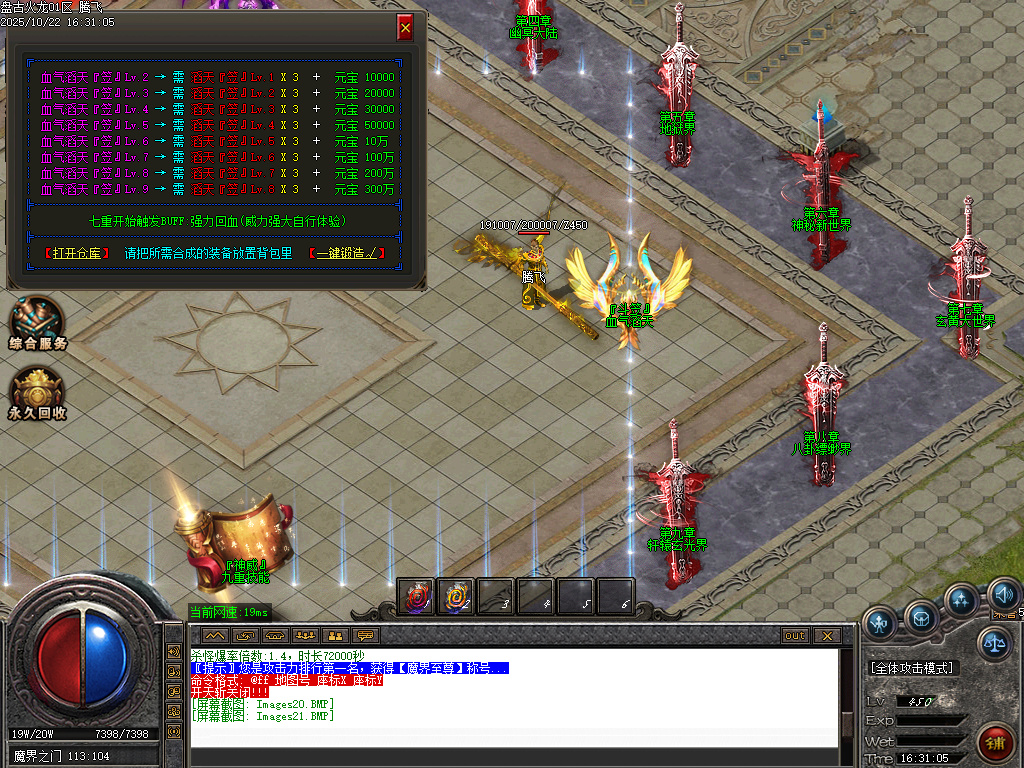Activate the 一键锻造 one-click forge link

coord(346,254)
